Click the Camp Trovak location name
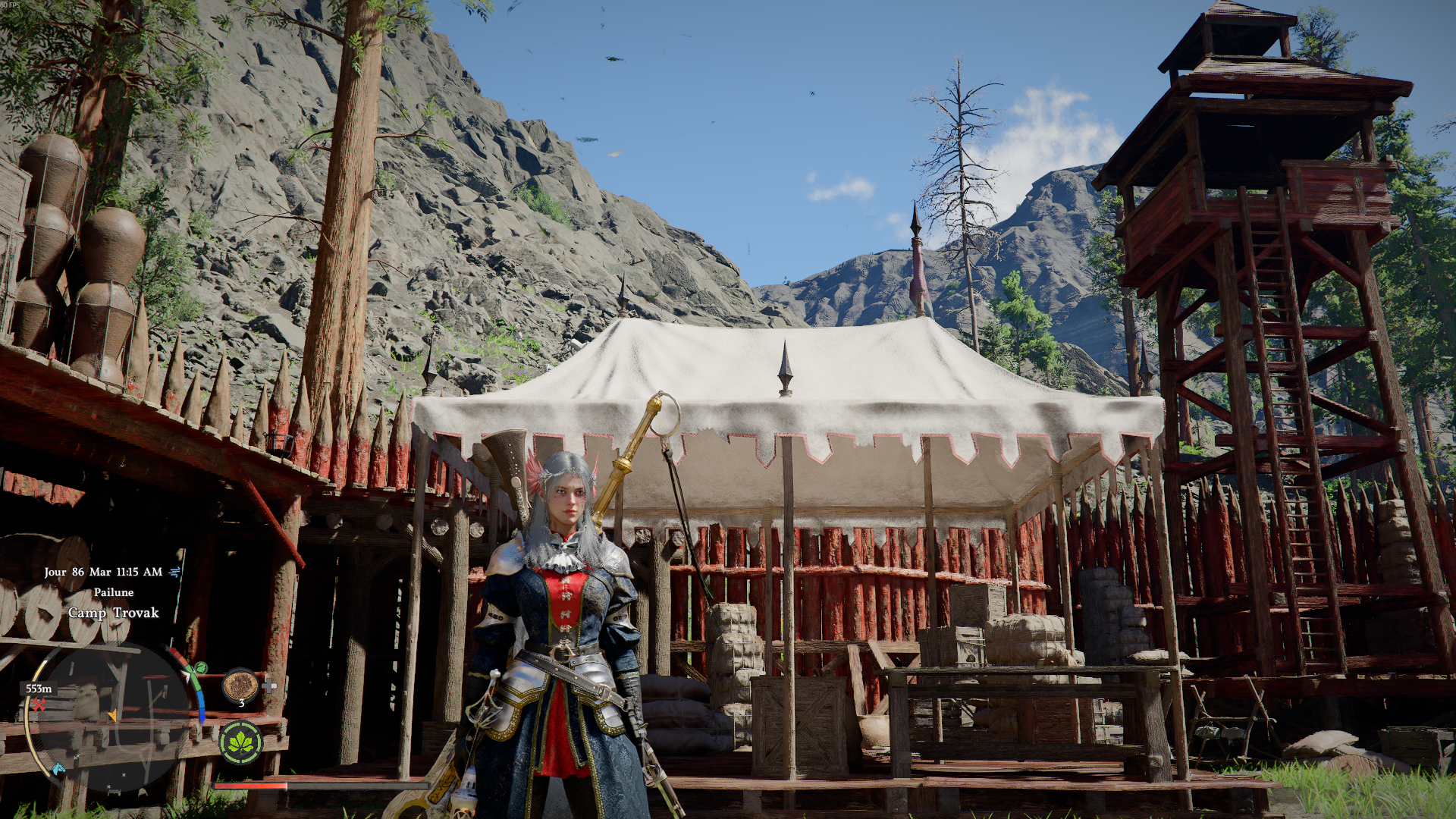 [113, 612]
